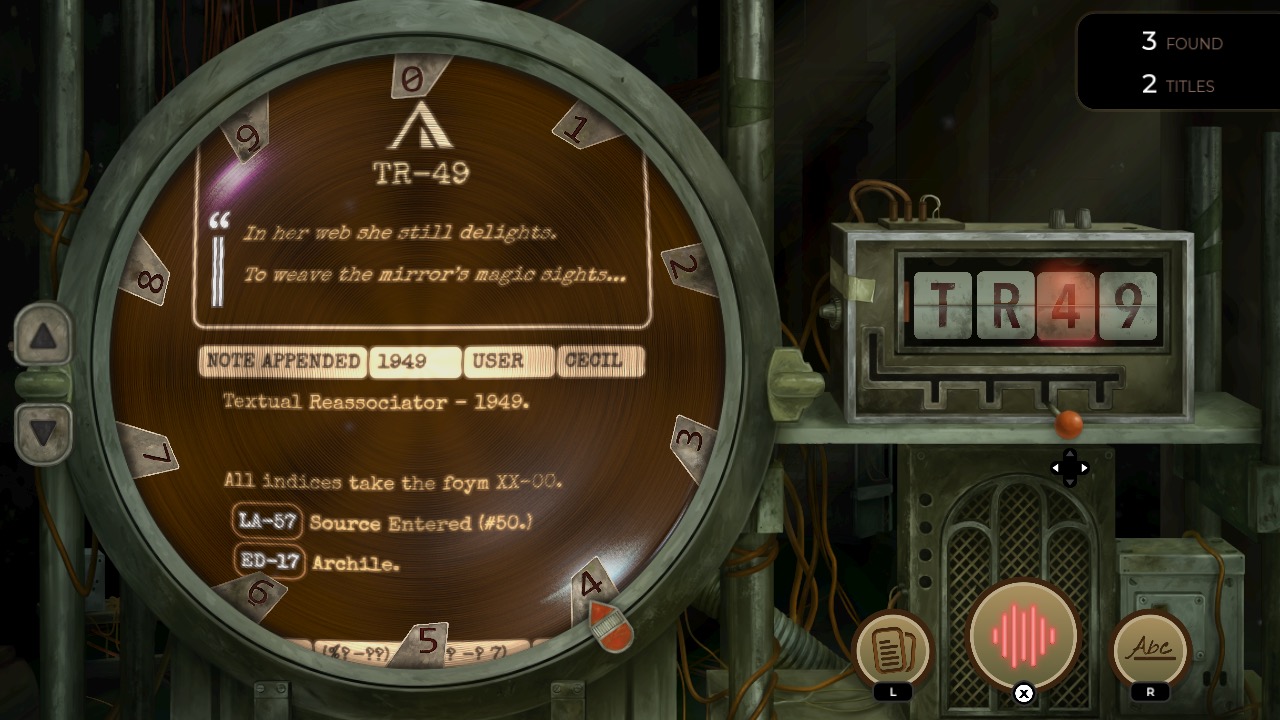This screenshot has width=1280, height=720.
Task: Expand the ED-17 Archile entry
Action: click(x=267, y=562)
